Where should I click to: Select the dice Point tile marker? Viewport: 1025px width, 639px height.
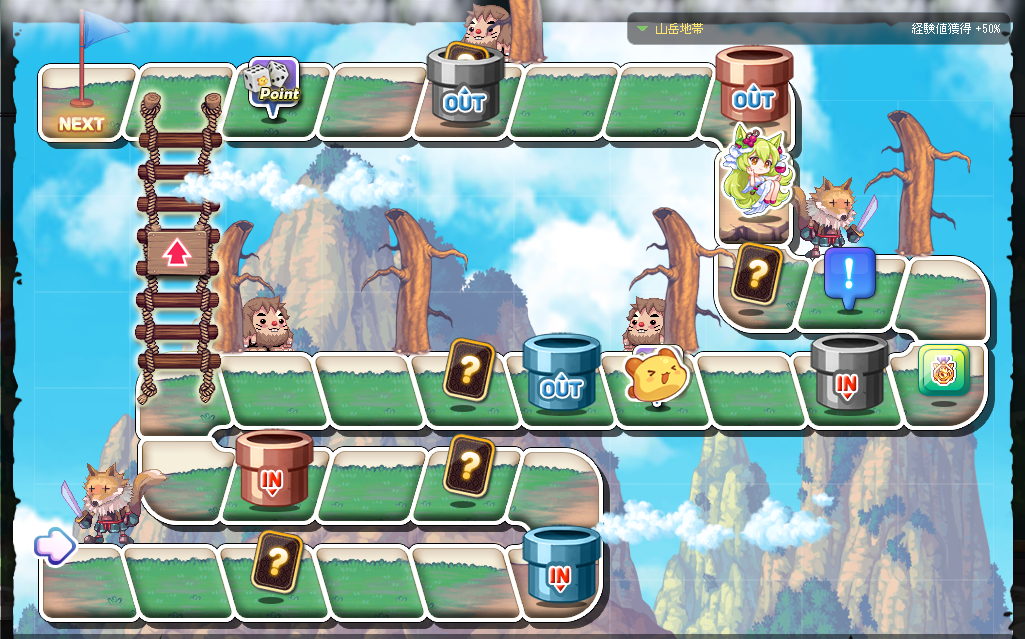click(273, 86)
